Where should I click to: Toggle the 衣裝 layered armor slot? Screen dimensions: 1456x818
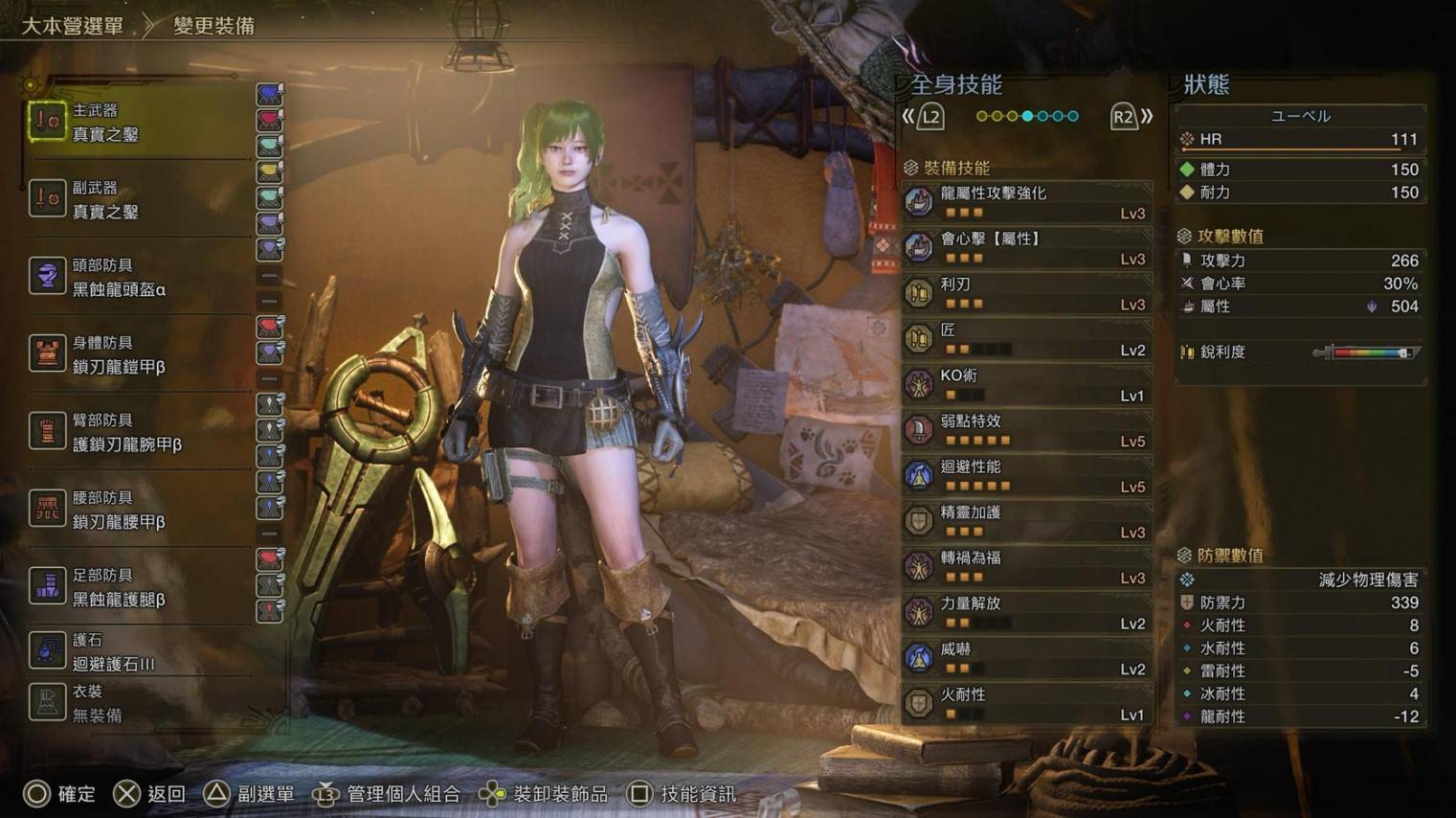coord(48,702)
